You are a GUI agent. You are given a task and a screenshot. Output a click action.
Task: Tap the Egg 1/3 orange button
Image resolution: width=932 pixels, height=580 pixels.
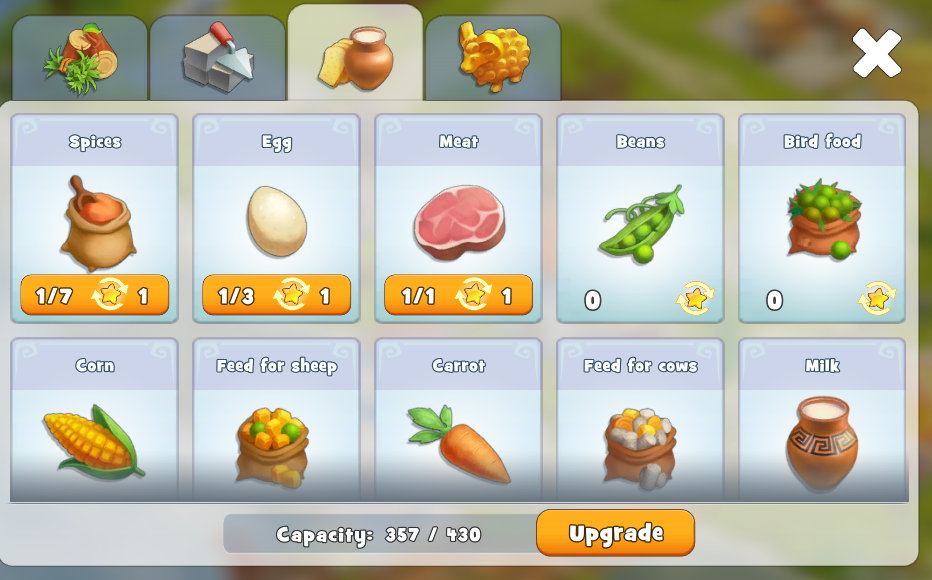[277, 296]
